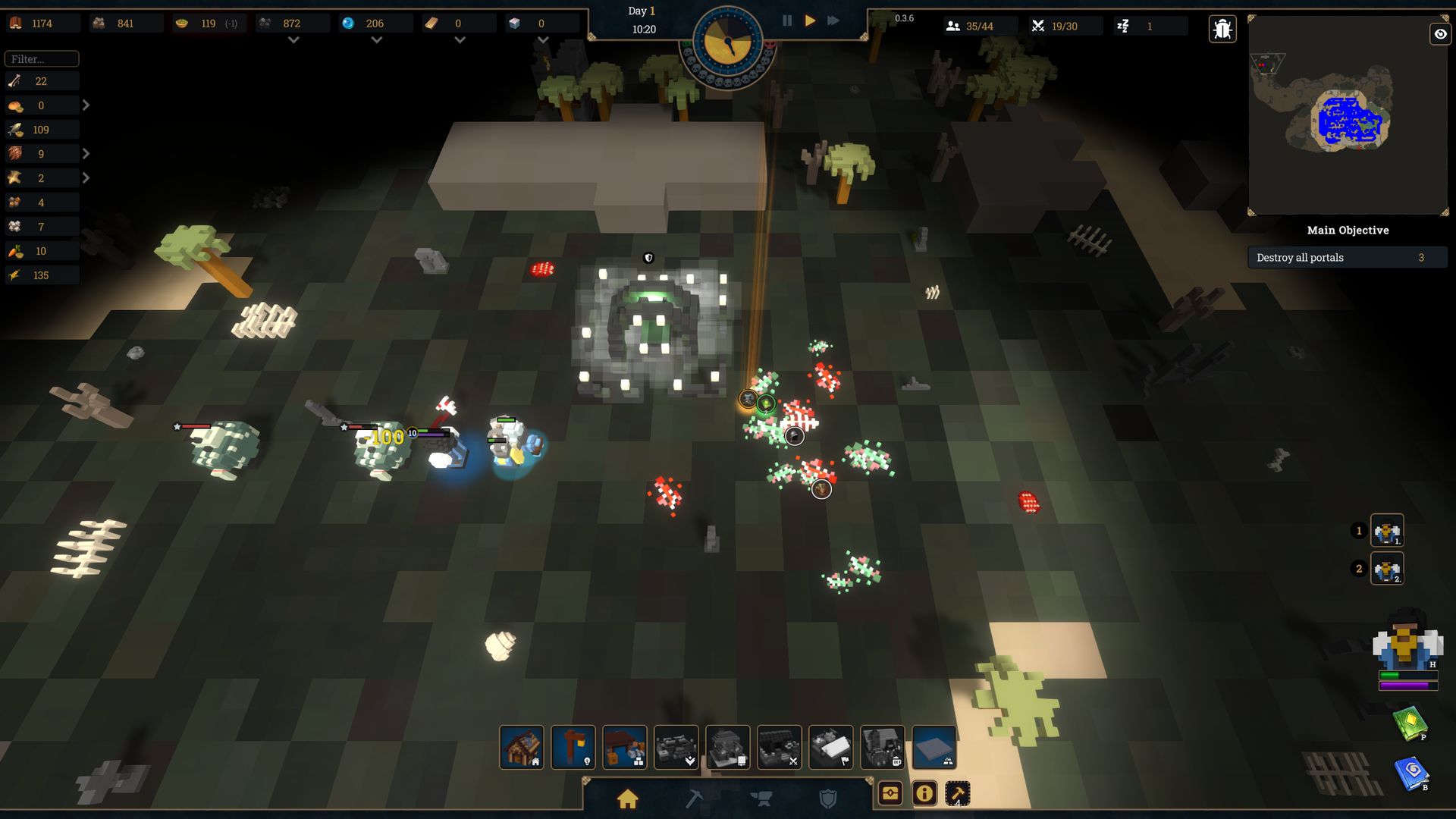The width and height of the screenshot is (1456, 819).
Task: Toggle the minimap eye view button
Action: (1439, 34)
